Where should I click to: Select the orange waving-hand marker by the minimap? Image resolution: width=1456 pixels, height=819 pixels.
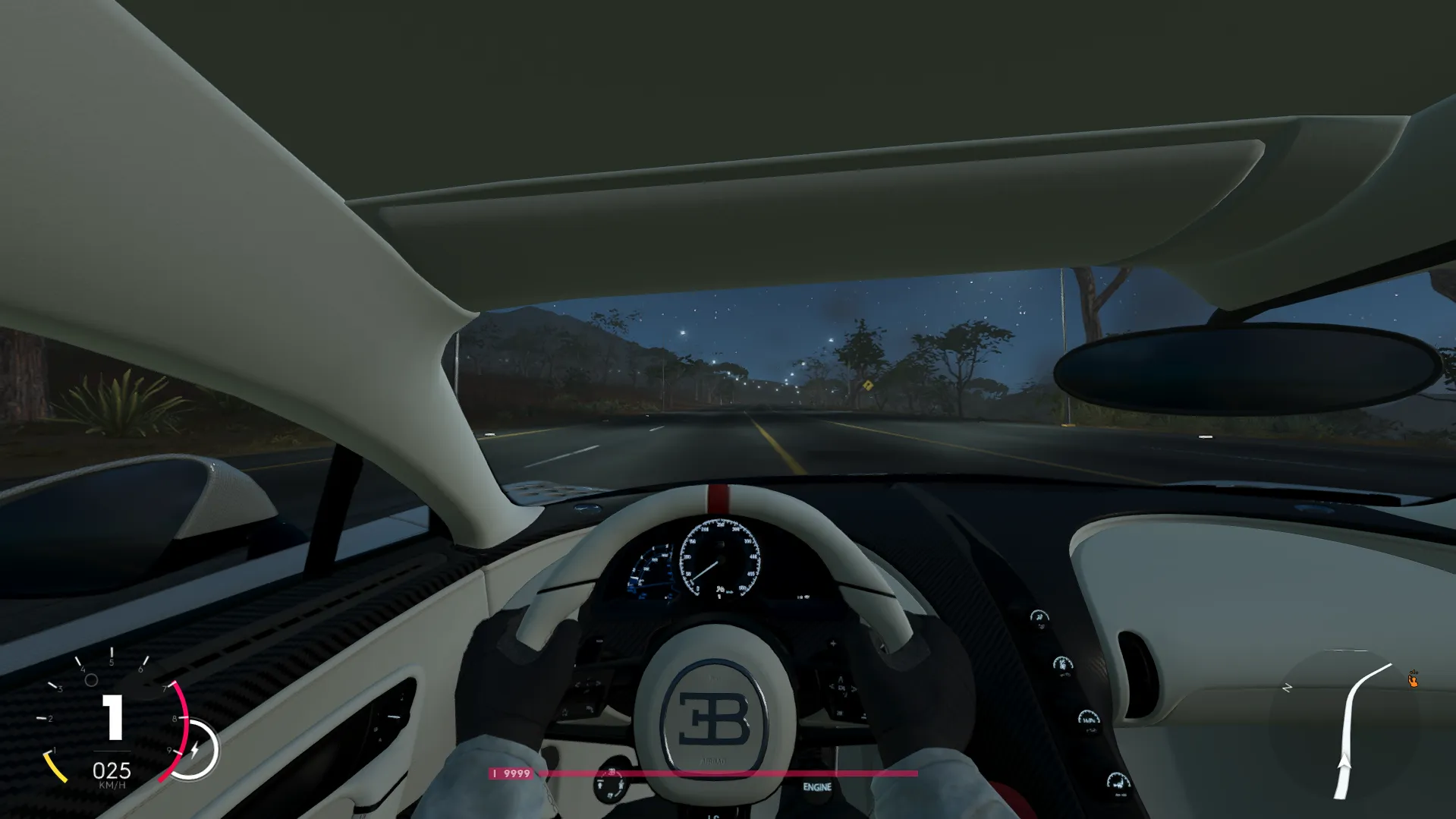(x=1413, y=680)
